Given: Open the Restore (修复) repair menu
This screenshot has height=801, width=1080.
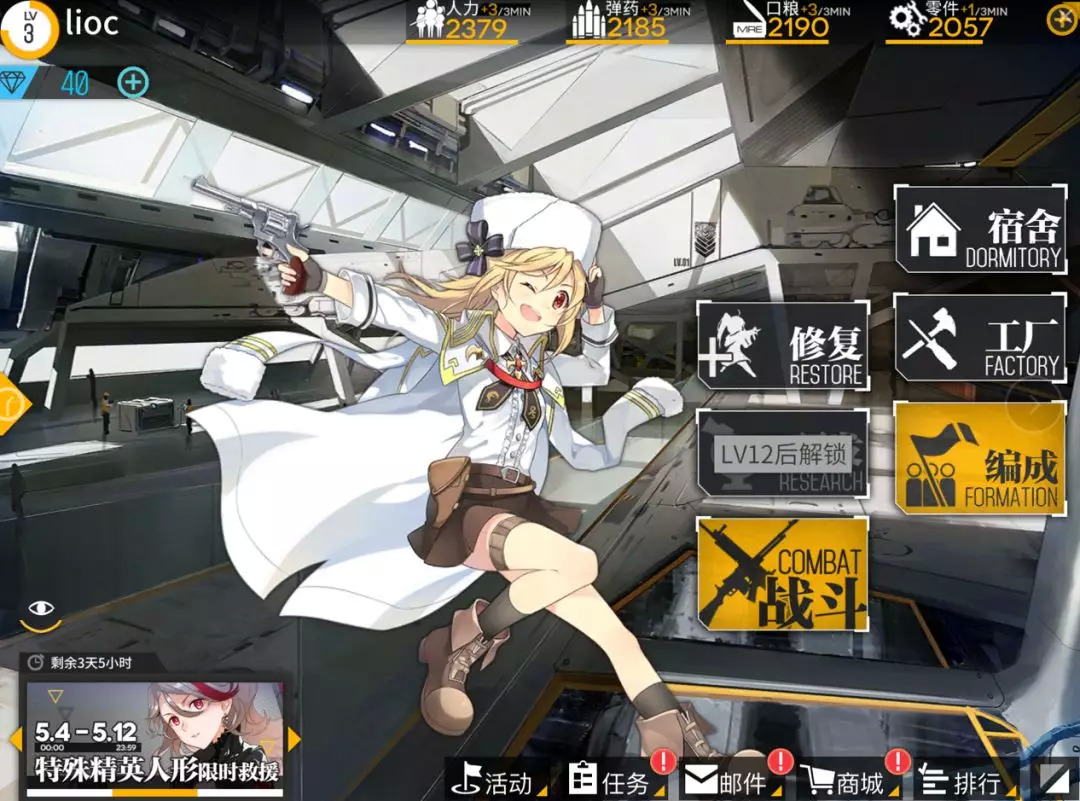Looking at the screenshot, I should point(782,346).
